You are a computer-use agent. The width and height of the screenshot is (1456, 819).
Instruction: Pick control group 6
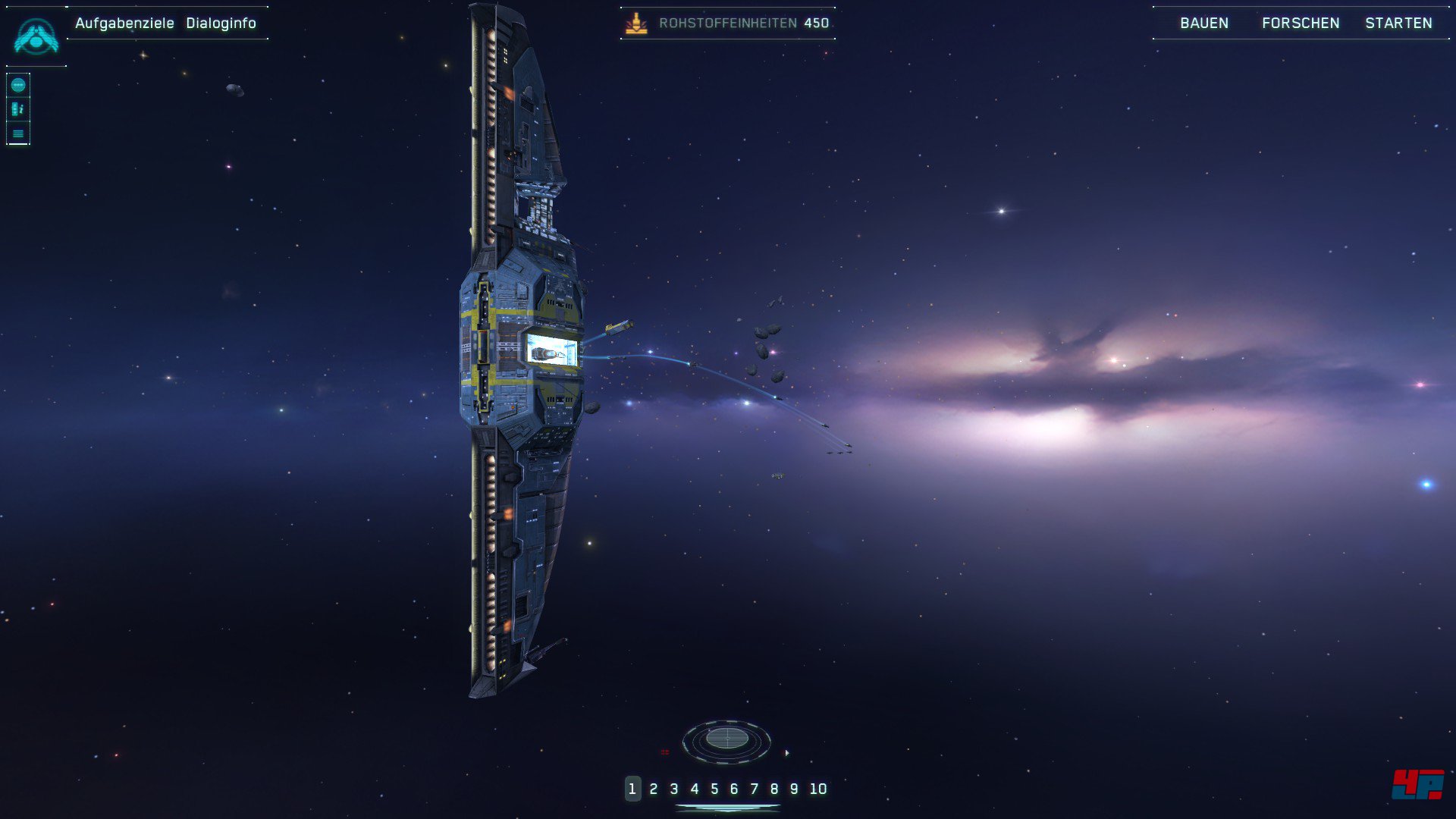tap(733, 789)
